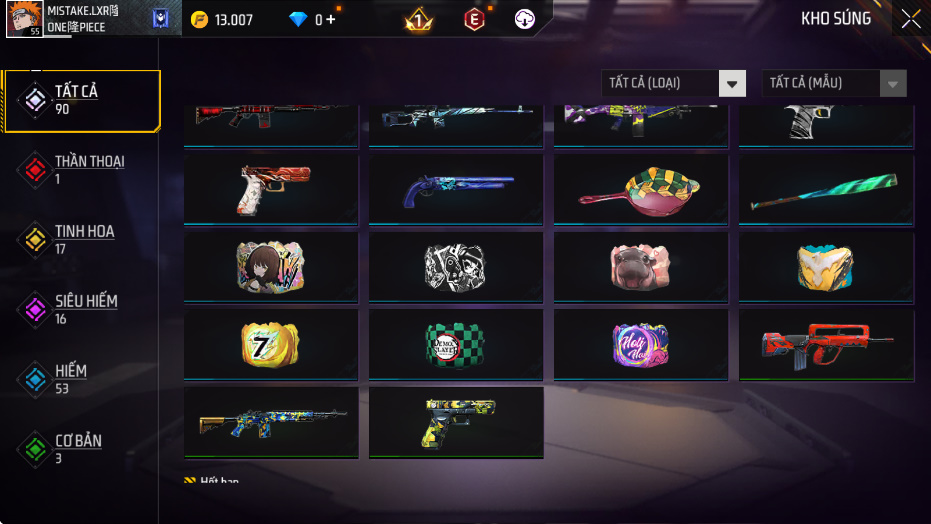Select the pink frying pan skin

click(x=640, y=190)
